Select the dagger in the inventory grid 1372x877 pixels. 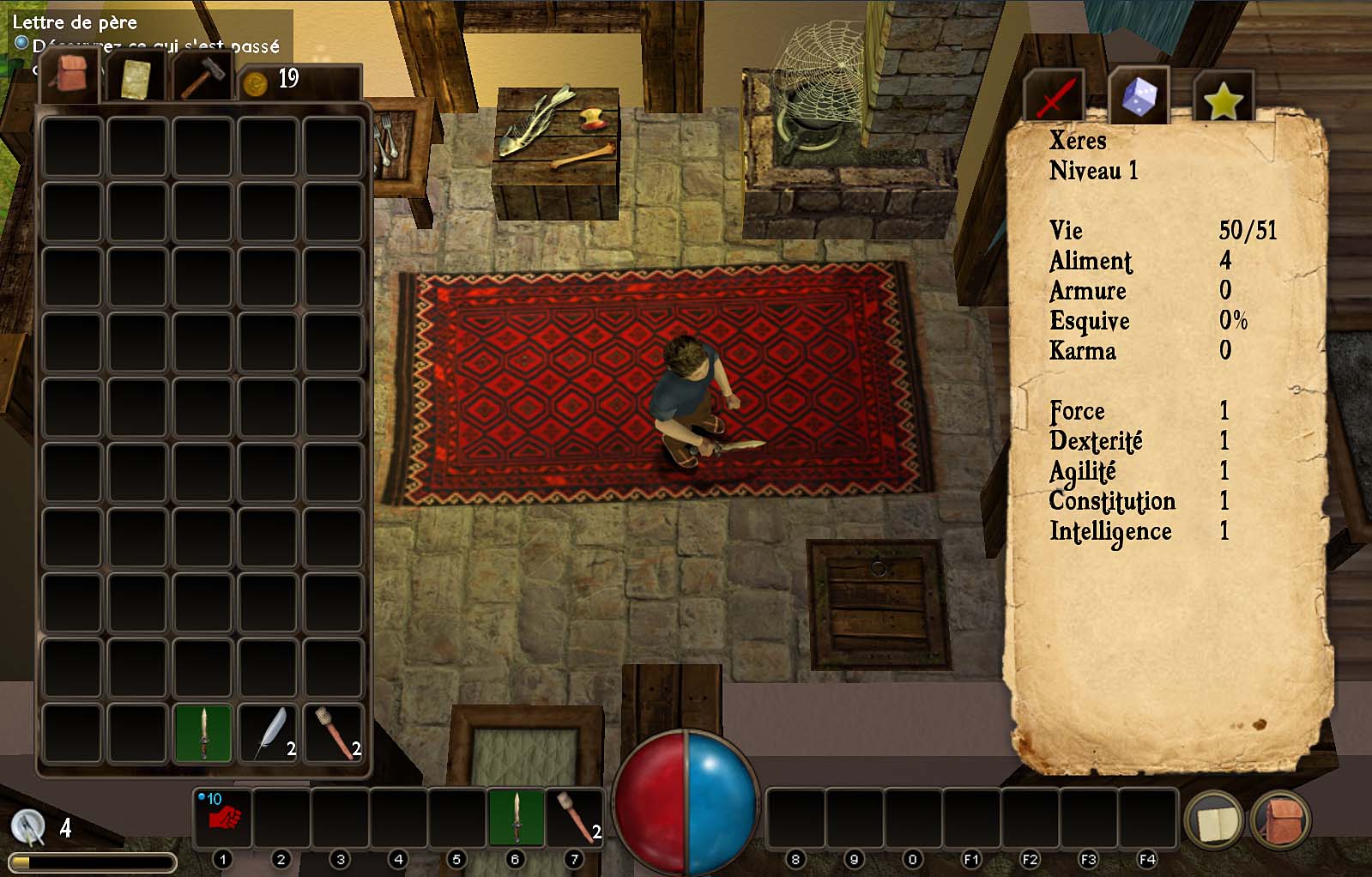coord(203,733)
